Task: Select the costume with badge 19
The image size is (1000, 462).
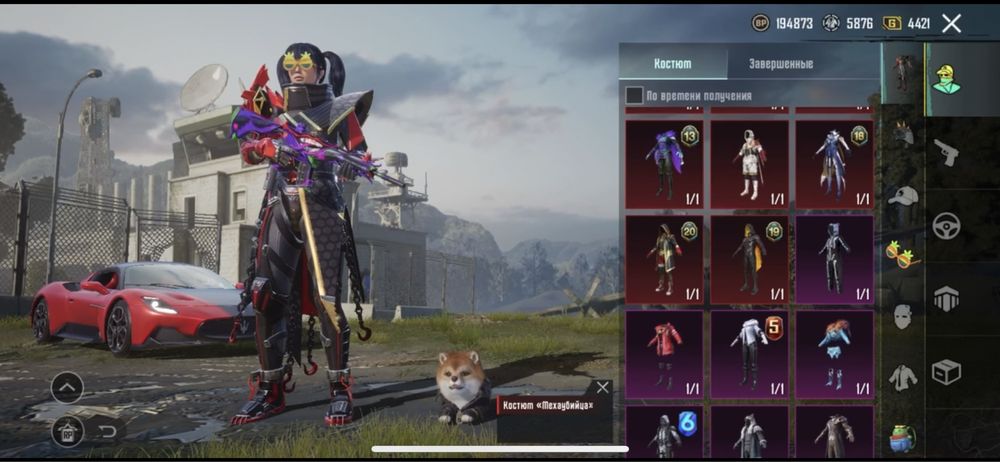Action: pyautogui.click(x=749, y=259)
